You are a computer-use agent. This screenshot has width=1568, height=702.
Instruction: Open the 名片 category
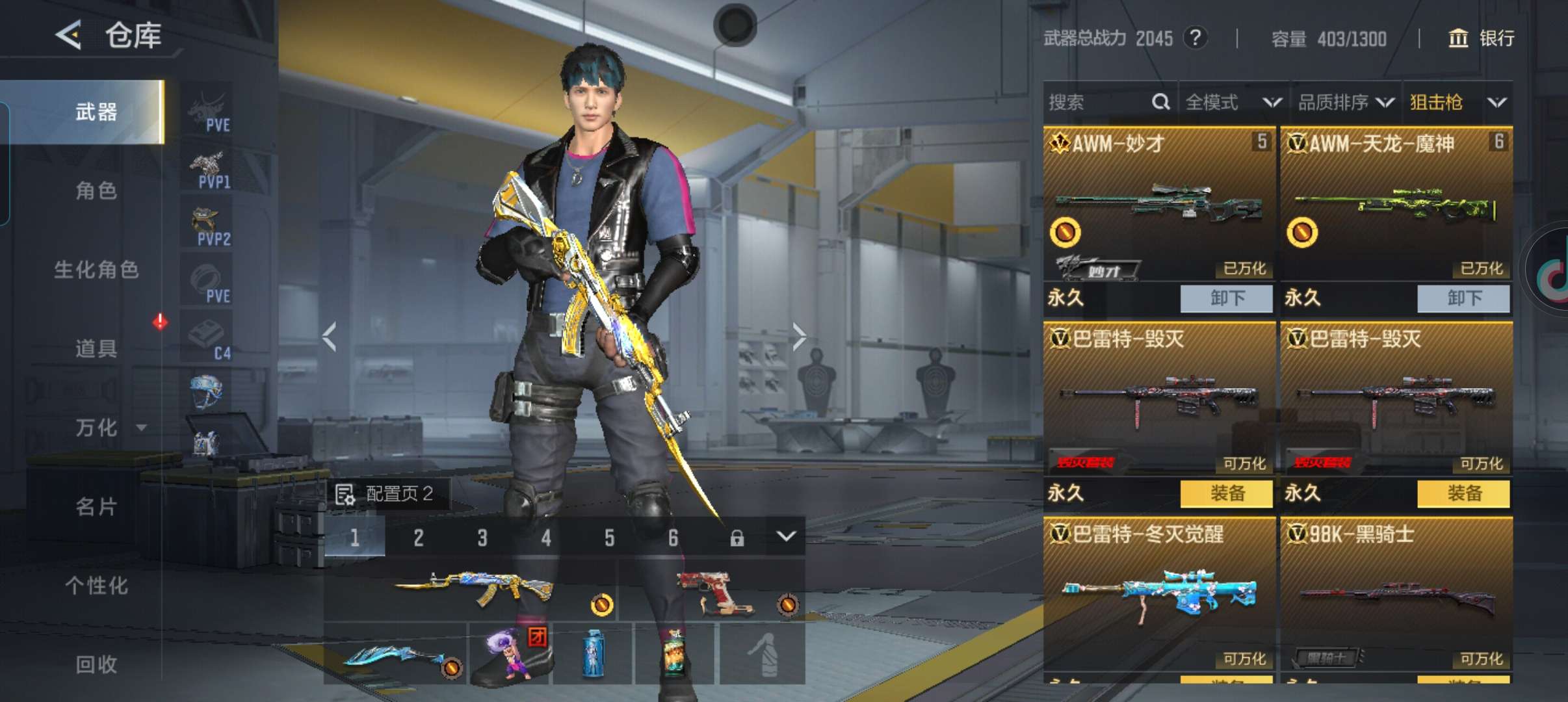pos(96,506)
